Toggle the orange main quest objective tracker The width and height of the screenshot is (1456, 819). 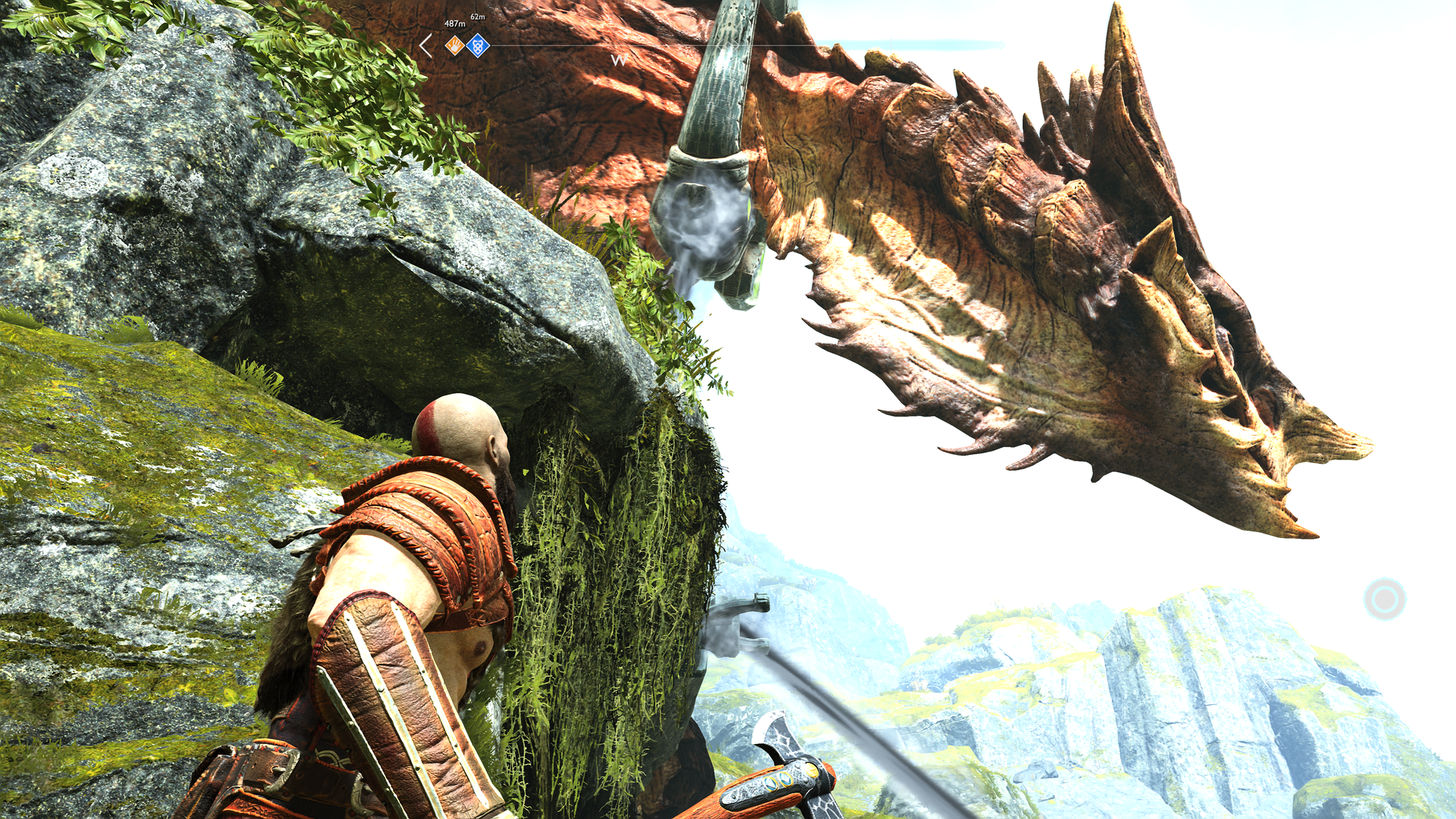click(x=454, y=45)
